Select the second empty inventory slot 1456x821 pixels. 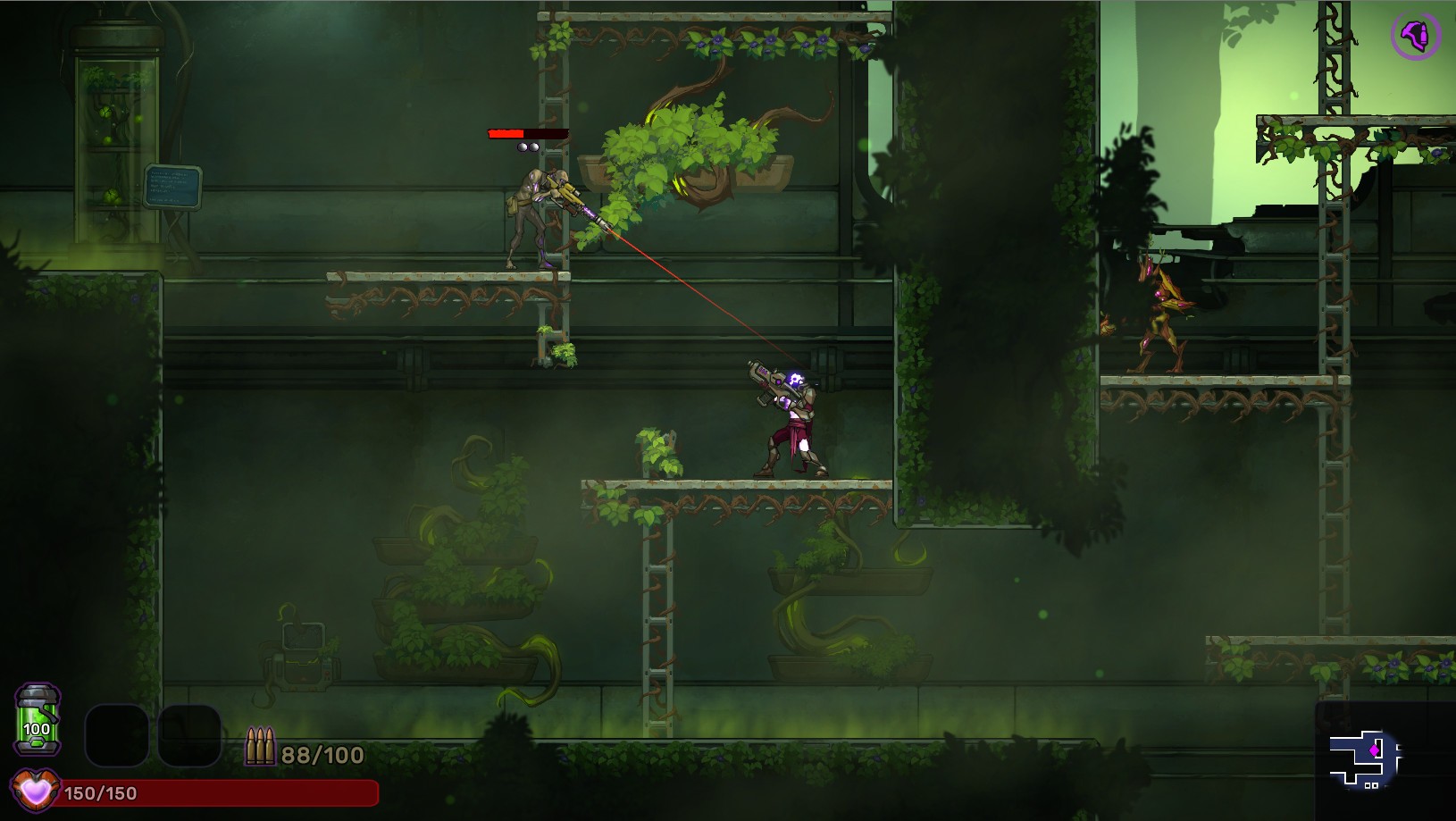(190, 737)
